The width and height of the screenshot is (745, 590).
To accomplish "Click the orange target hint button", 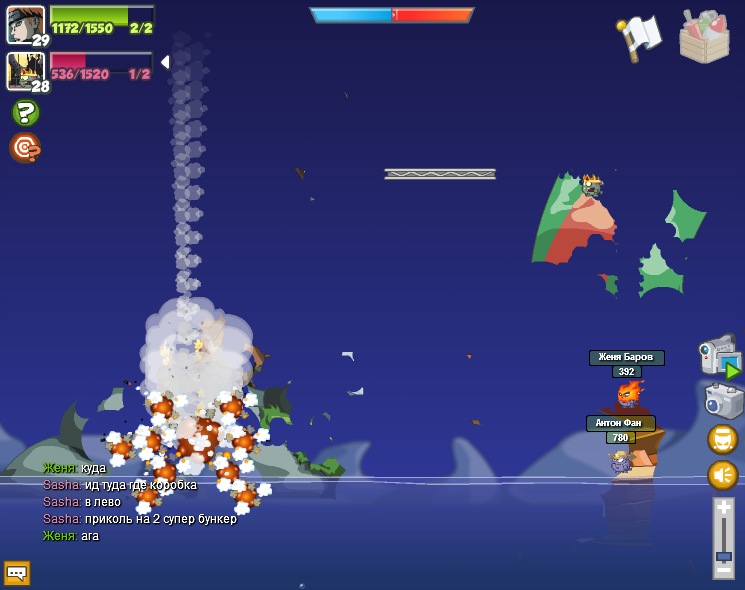I will pyautogui.click(x=25, y=148).
